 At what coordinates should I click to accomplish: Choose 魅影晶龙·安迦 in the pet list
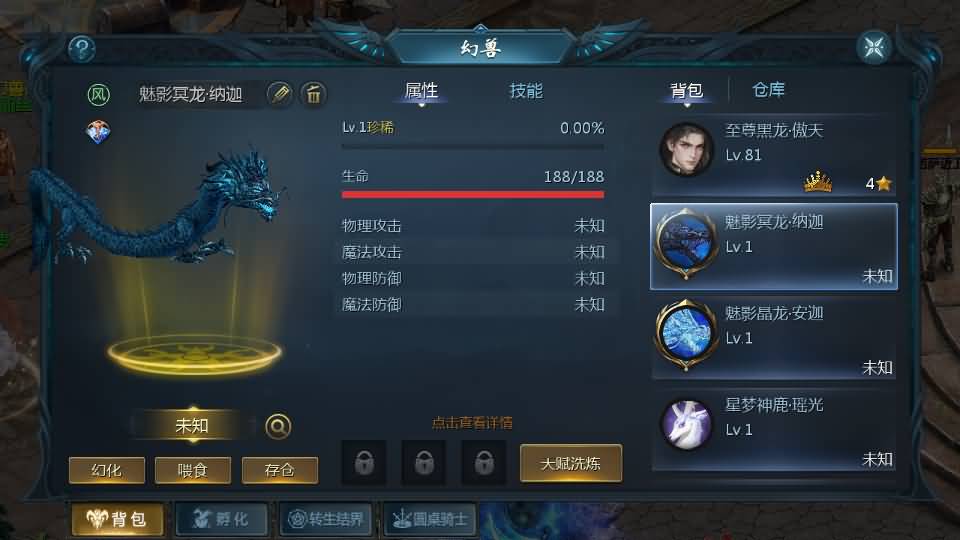click(774, 338)
